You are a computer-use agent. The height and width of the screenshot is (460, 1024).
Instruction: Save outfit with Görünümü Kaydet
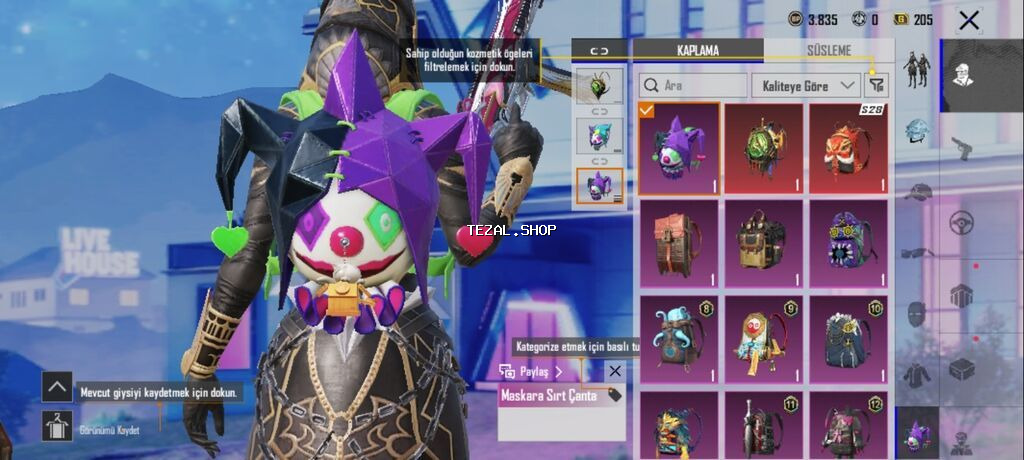tap(57, 425)
